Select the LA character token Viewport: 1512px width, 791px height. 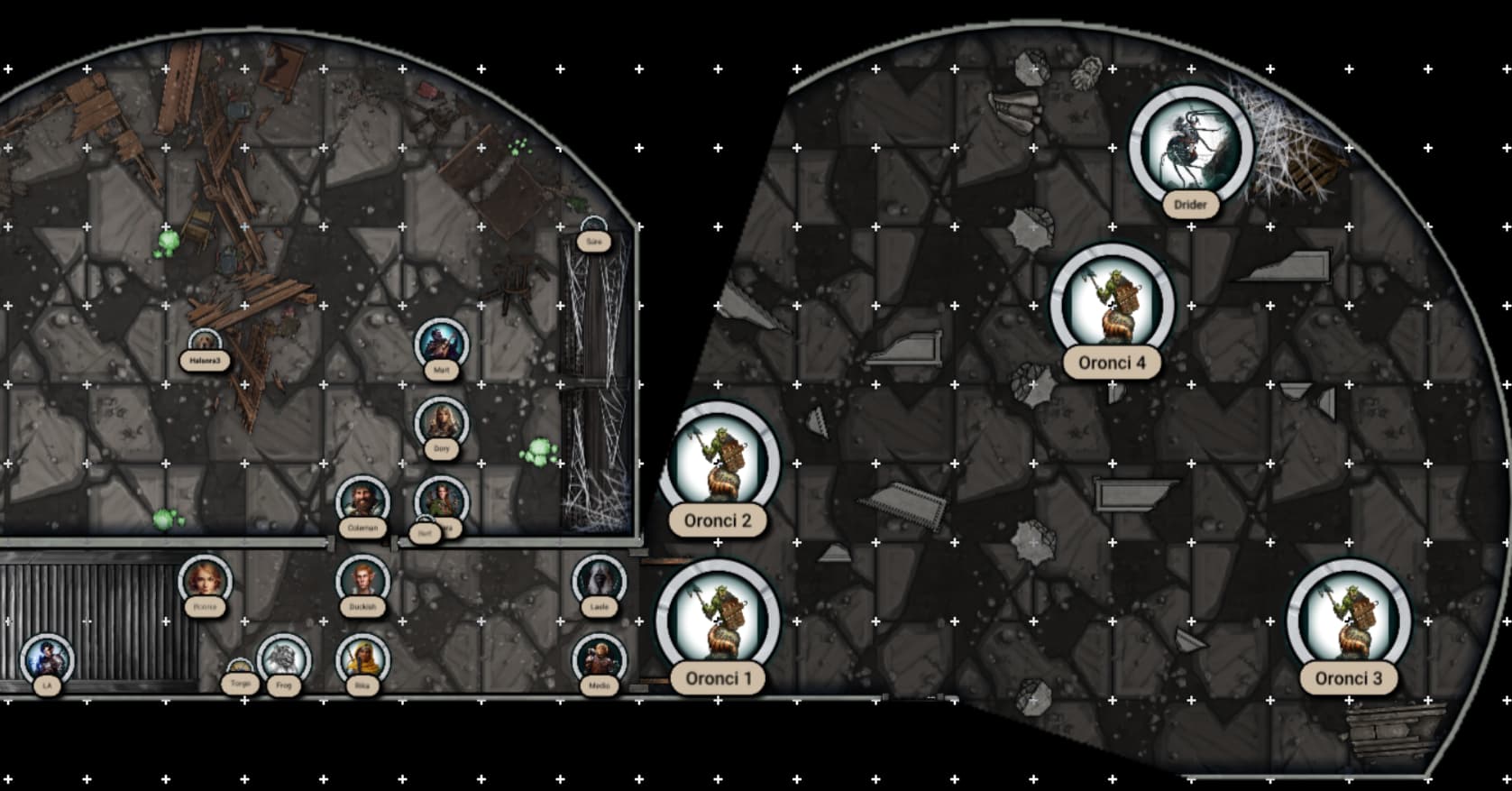tap(47, 659)
